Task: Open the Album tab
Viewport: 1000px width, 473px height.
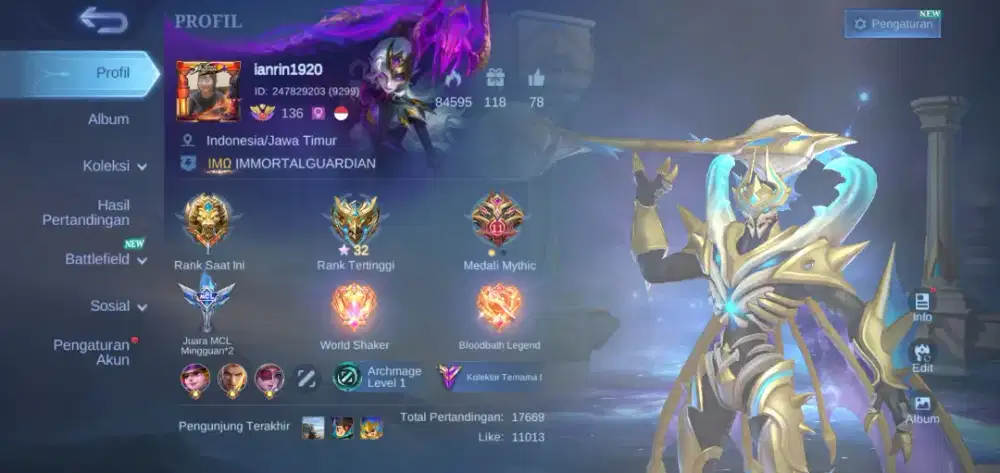Action: click(108, 119)
